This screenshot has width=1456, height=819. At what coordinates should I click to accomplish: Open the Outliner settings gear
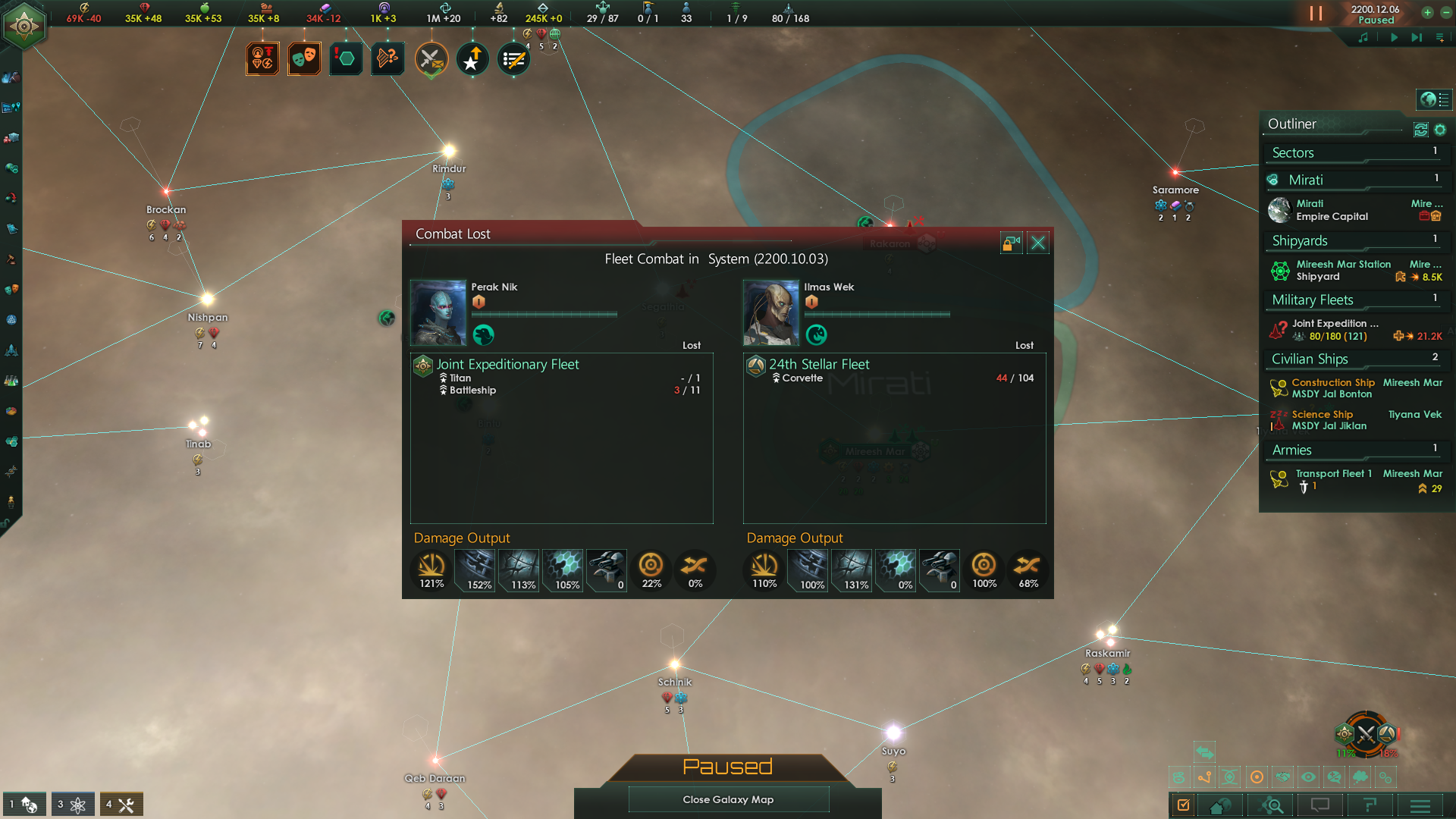coord(1442,130)
